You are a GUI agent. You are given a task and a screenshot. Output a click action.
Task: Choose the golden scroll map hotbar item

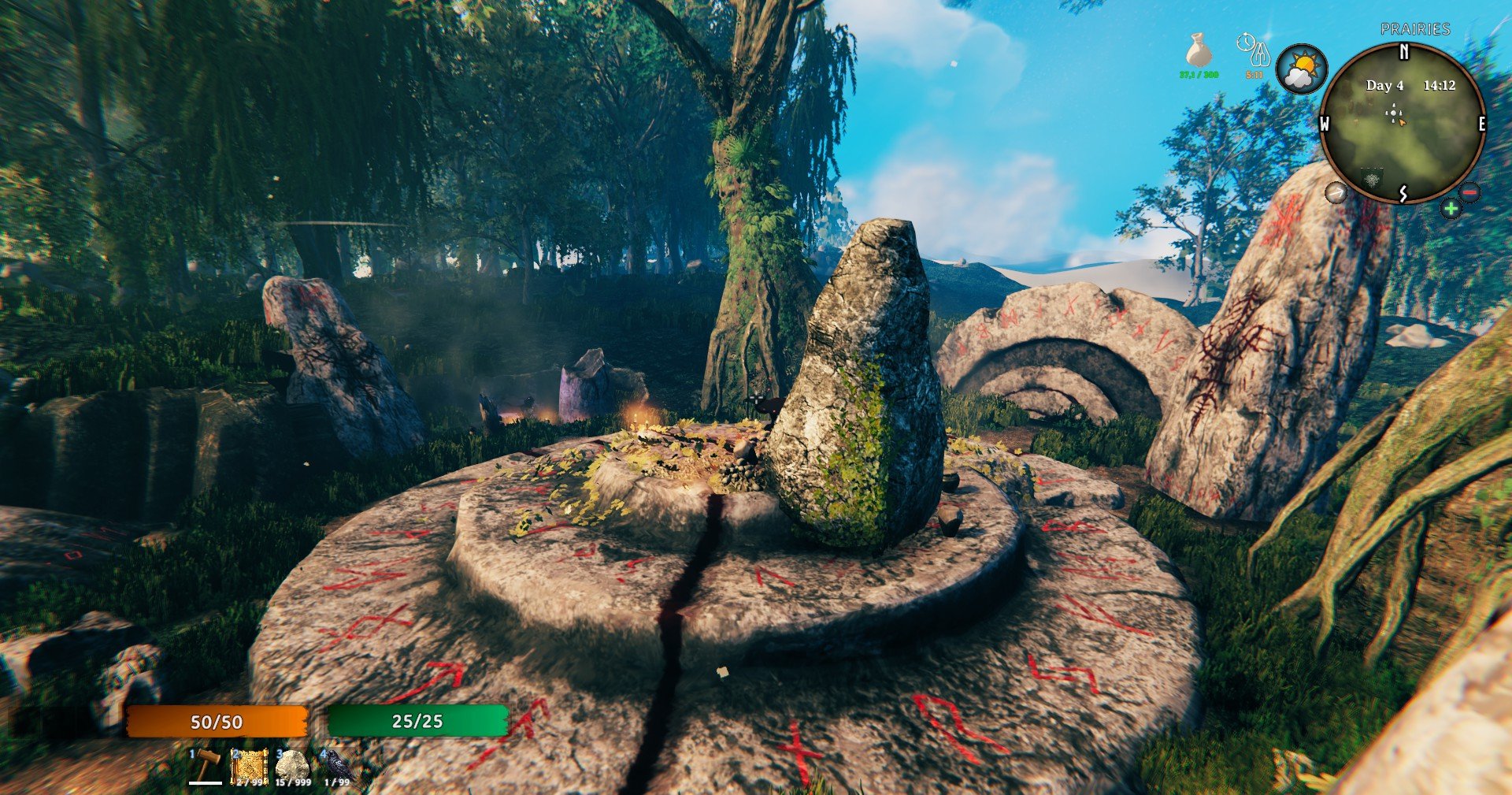click(250, 765)
